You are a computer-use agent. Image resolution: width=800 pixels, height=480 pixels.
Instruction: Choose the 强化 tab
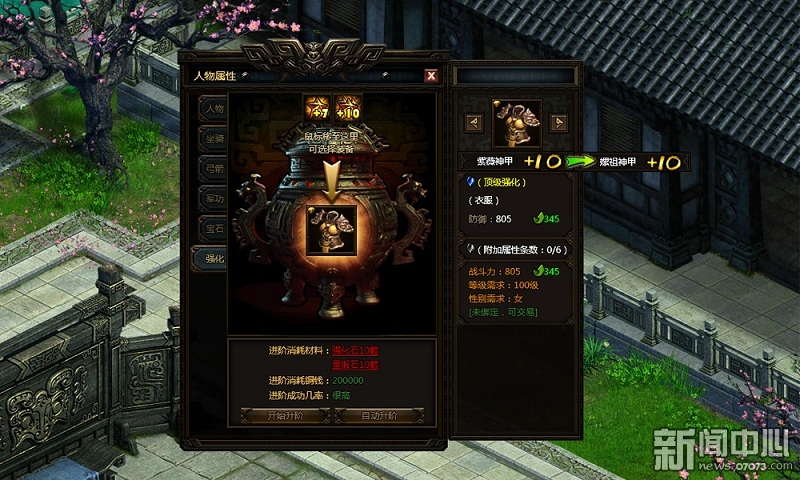pyautogui.click(x=212, y=258)
